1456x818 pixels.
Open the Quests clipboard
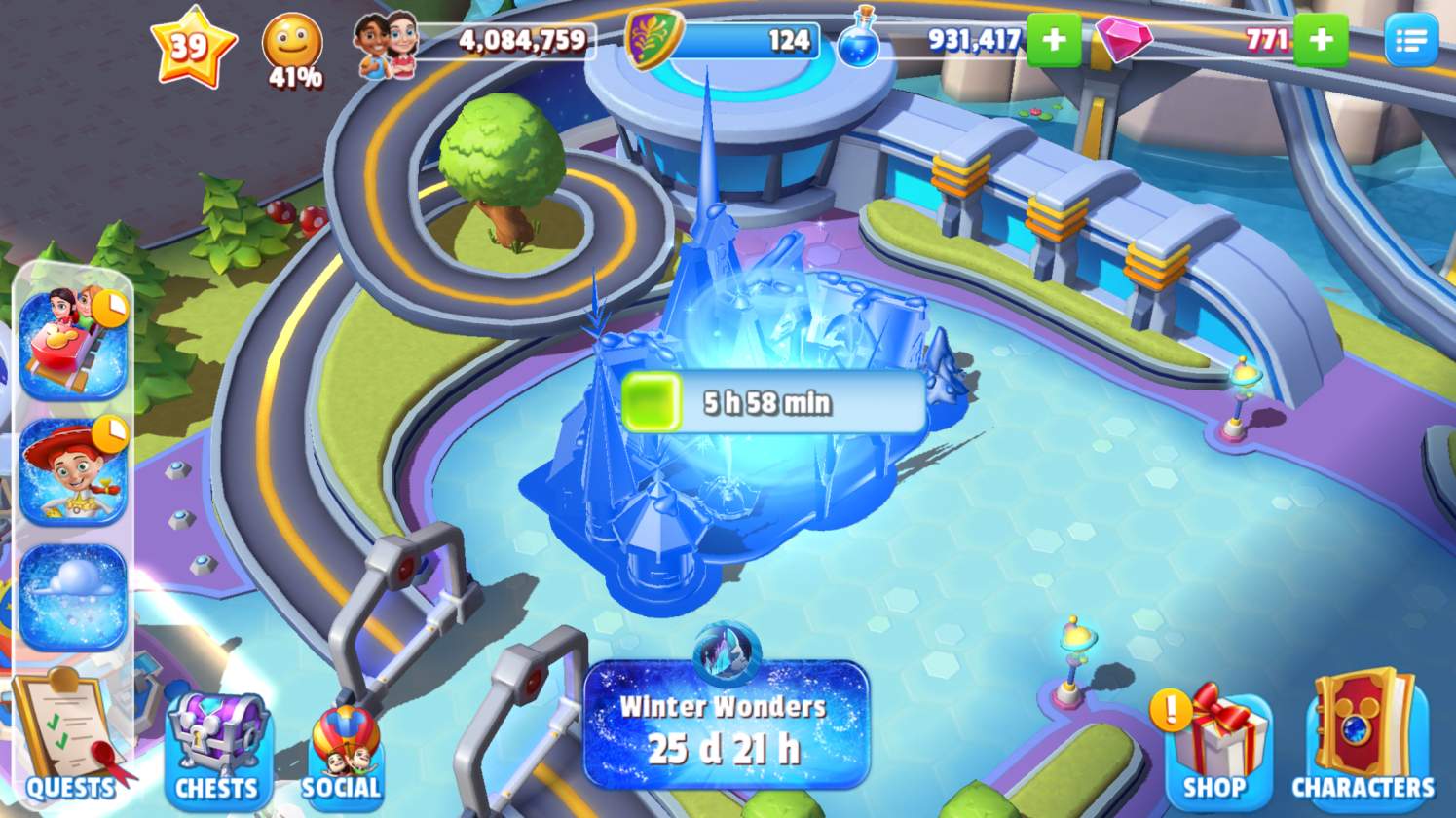(x=68, y=738)
